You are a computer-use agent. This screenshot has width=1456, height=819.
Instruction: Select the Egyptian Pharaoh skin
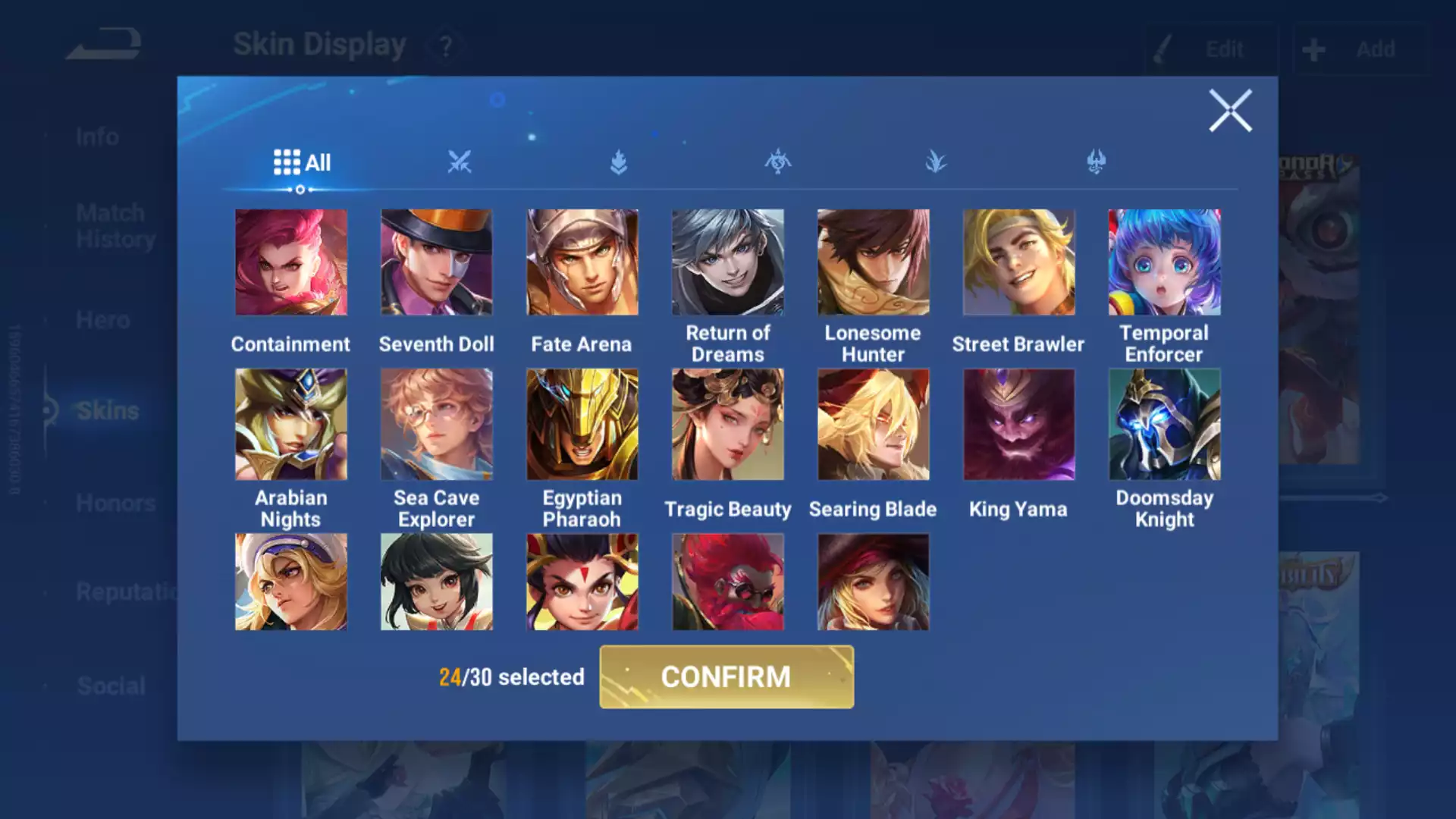(582, 425)
